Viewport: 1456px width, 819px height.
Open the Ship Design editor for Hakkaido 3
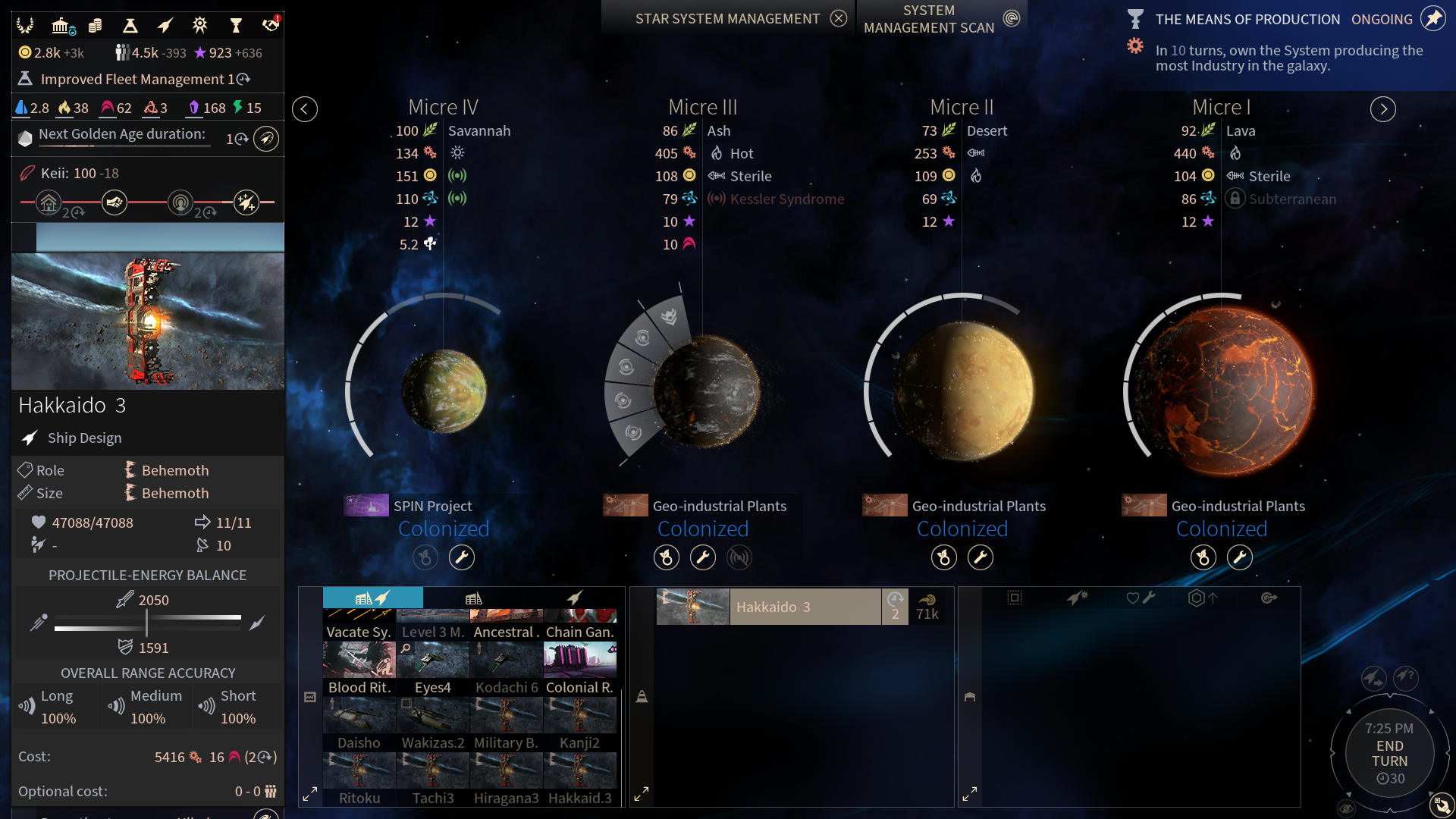click(83, 438)
